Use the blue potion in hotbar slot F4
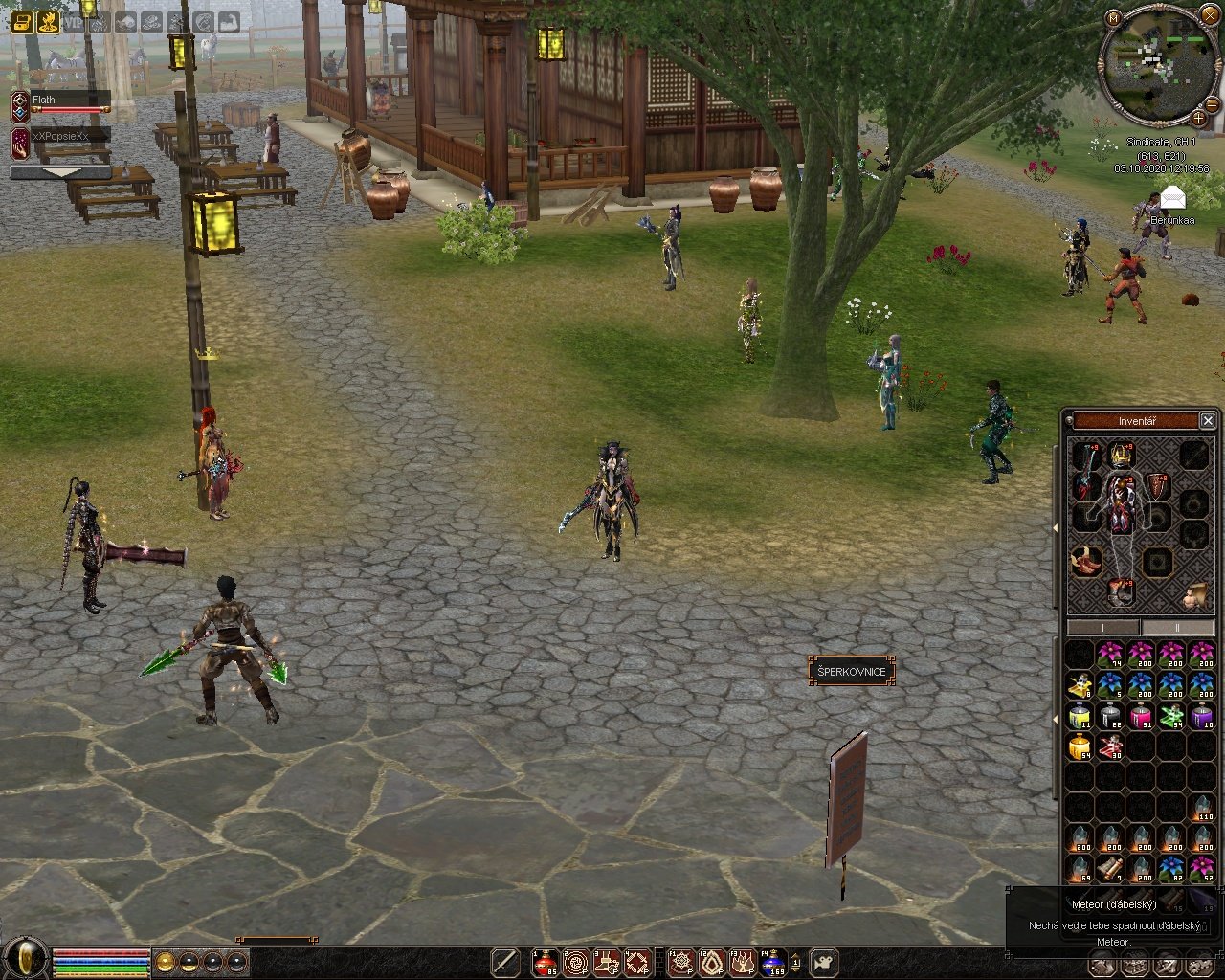The width and height of the screenshot is (1225, 980). click(772, 963)
